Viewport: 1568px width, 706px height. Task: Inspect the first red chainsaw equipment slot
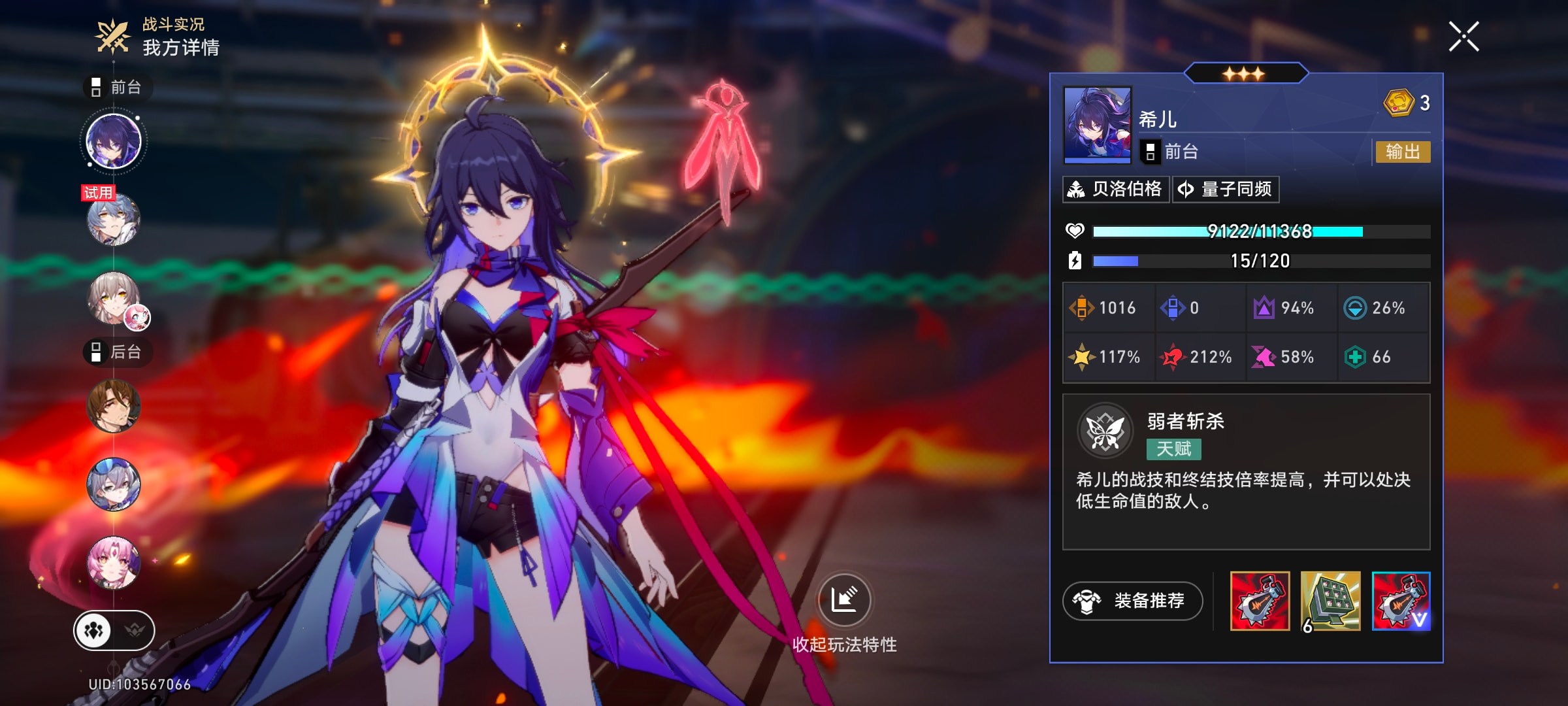1260,601
